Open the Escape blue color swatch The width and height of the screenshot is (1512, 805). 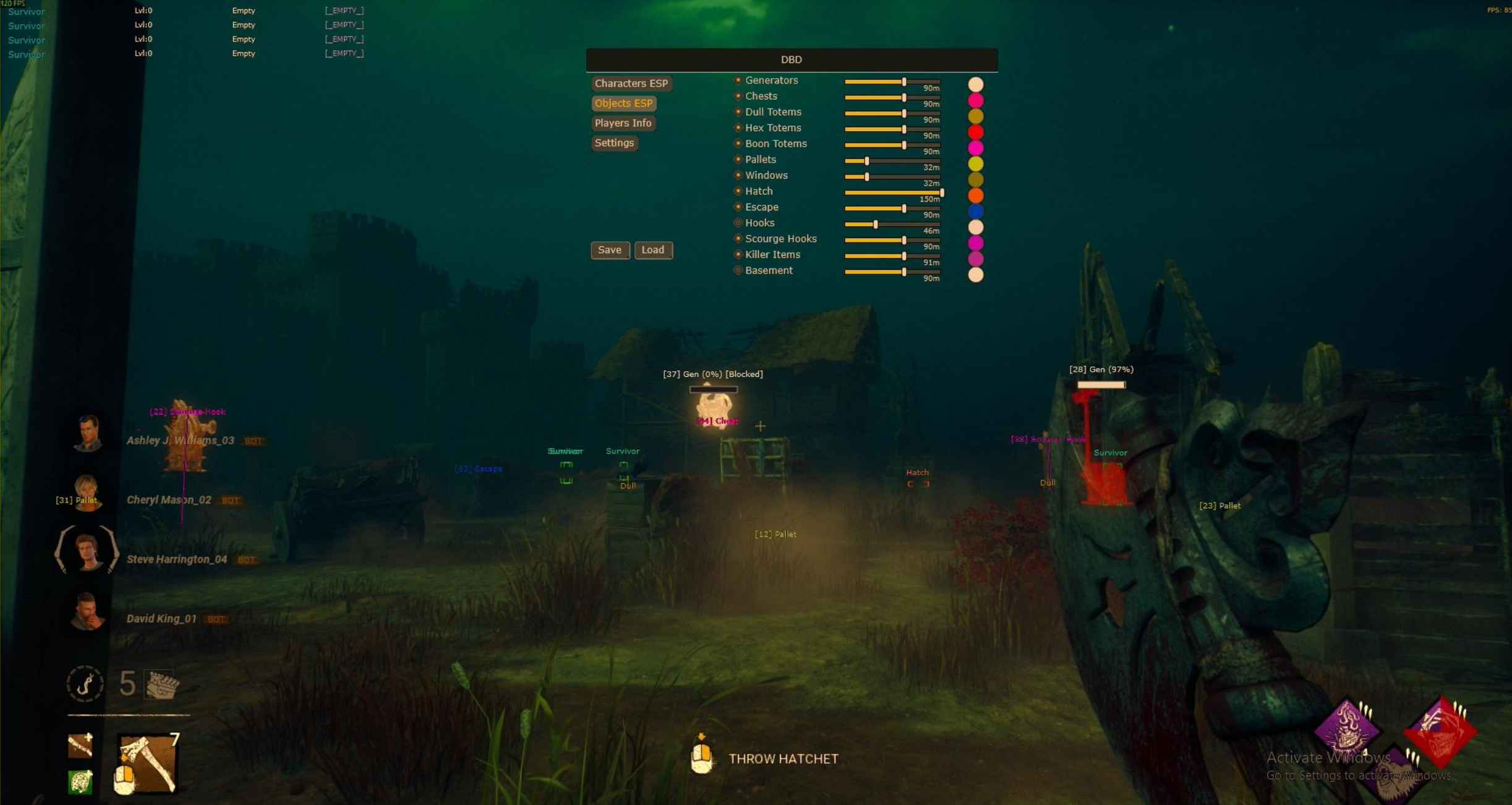pos(975,211)
